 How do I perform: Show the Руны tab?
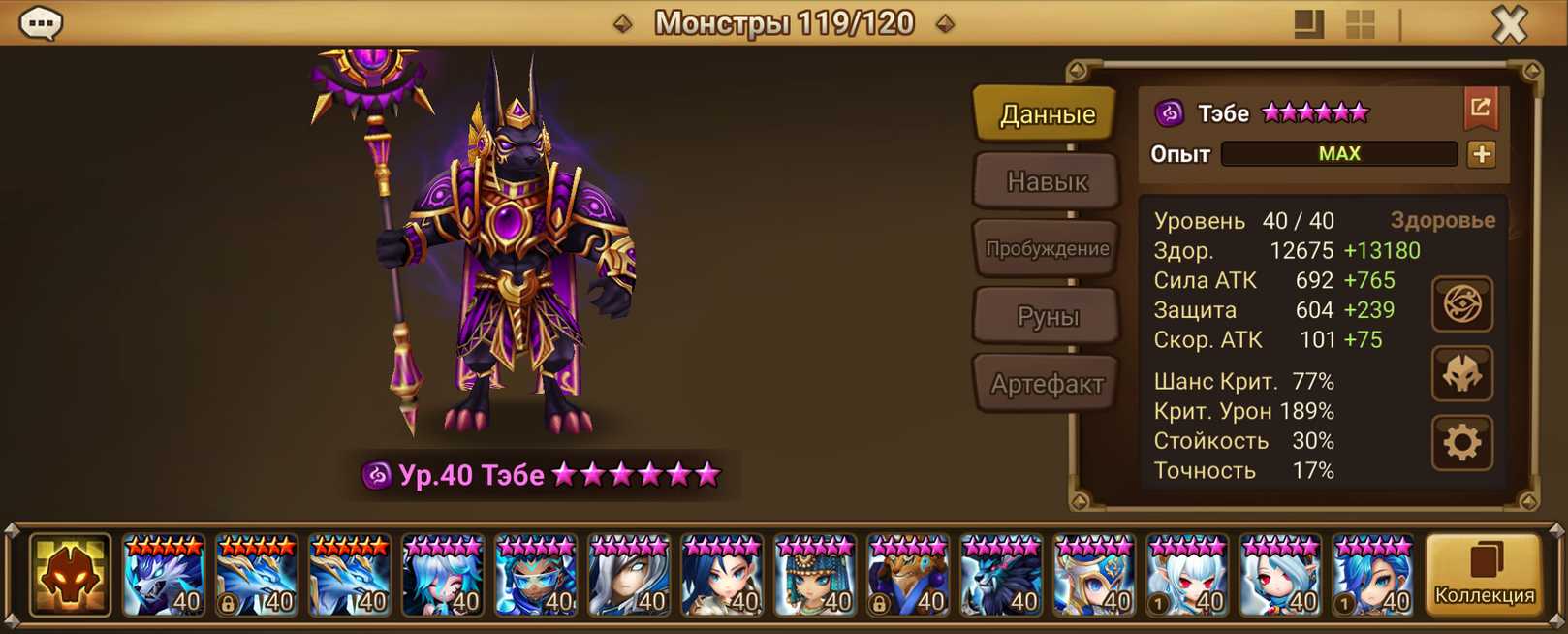point(1047,316)
